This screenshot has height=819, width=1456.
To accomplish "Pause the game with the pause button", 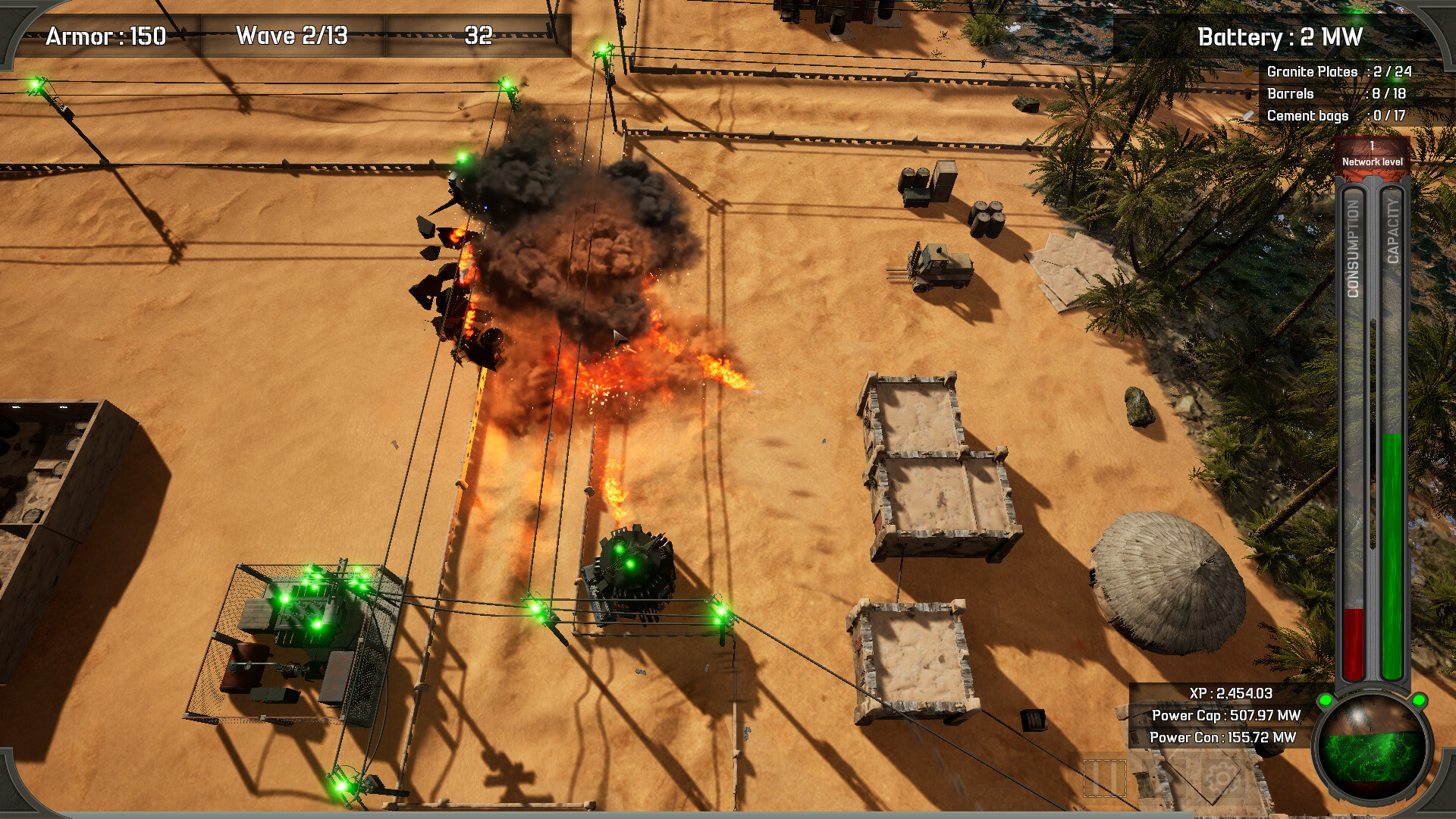I will (x=1104, y=777).
